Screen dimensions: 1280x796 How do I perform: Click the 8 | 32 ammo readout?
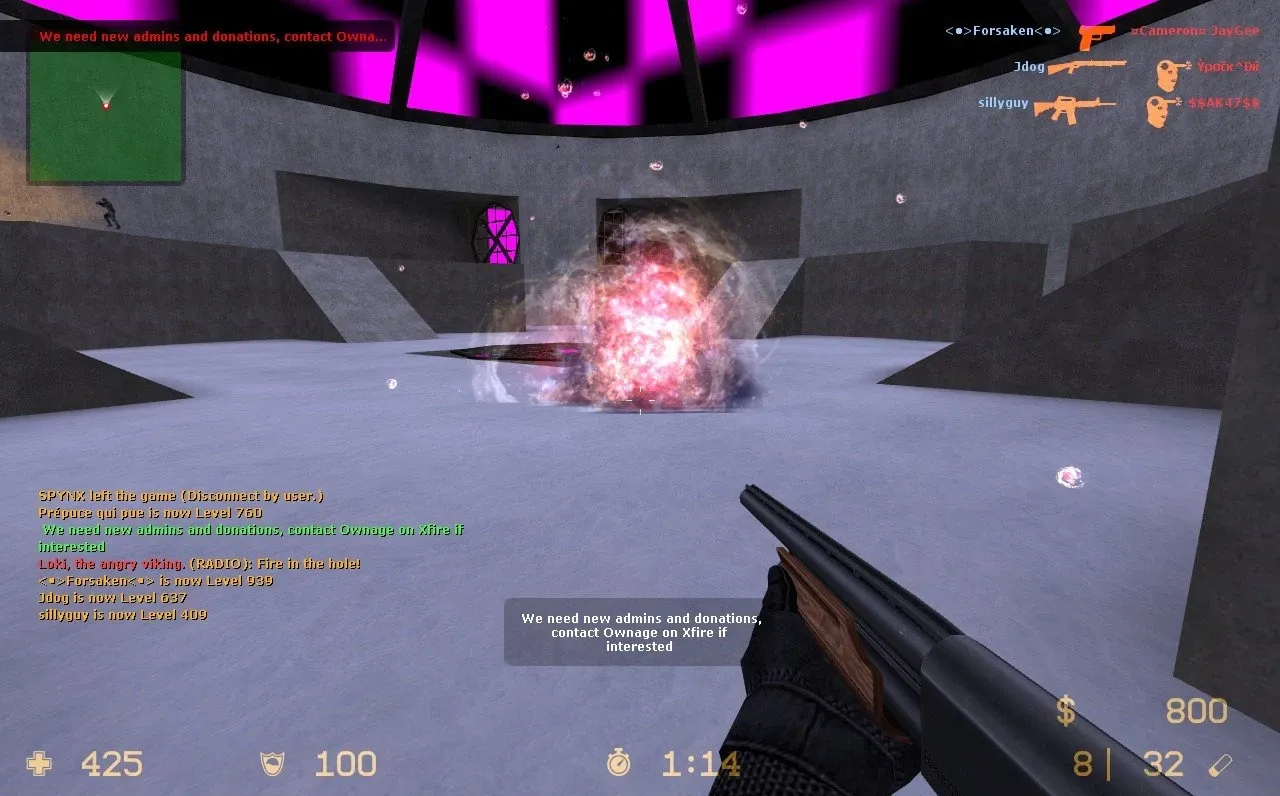pos(1127,763)
